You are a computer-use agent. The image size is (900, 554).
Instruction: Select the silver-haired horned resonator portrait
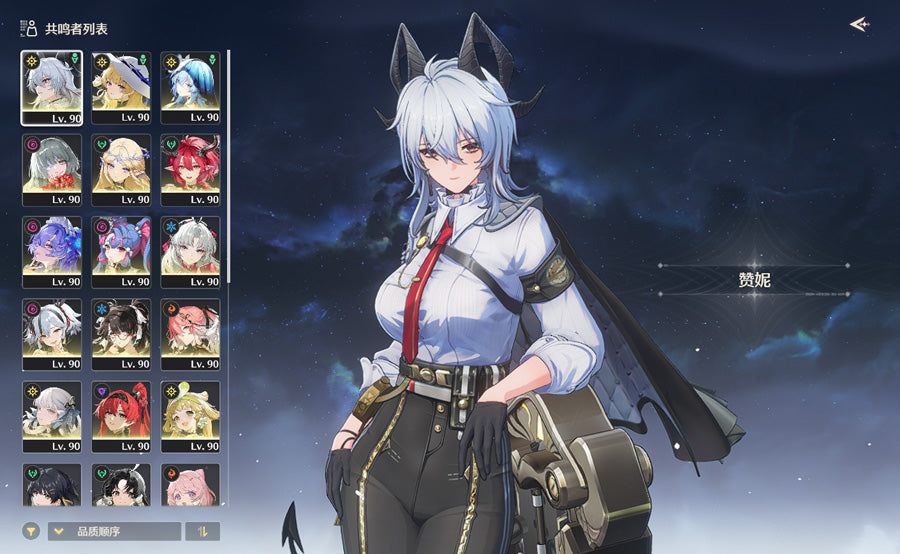coord(51,88)
